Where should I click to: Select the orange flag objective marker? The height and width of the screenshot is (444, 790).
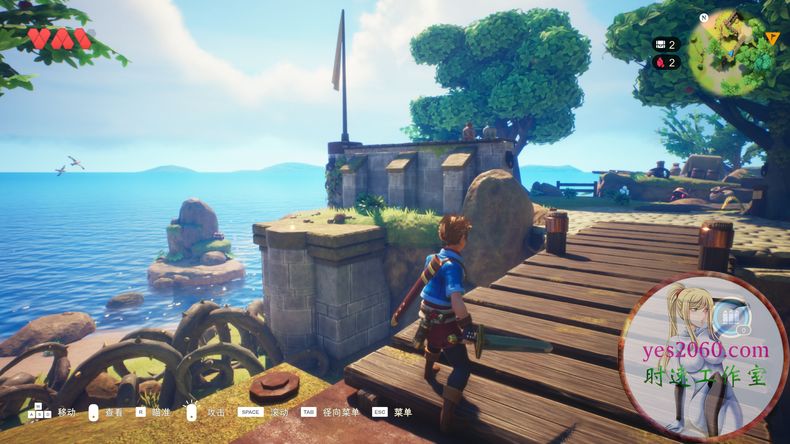click(x=772, y=38)
